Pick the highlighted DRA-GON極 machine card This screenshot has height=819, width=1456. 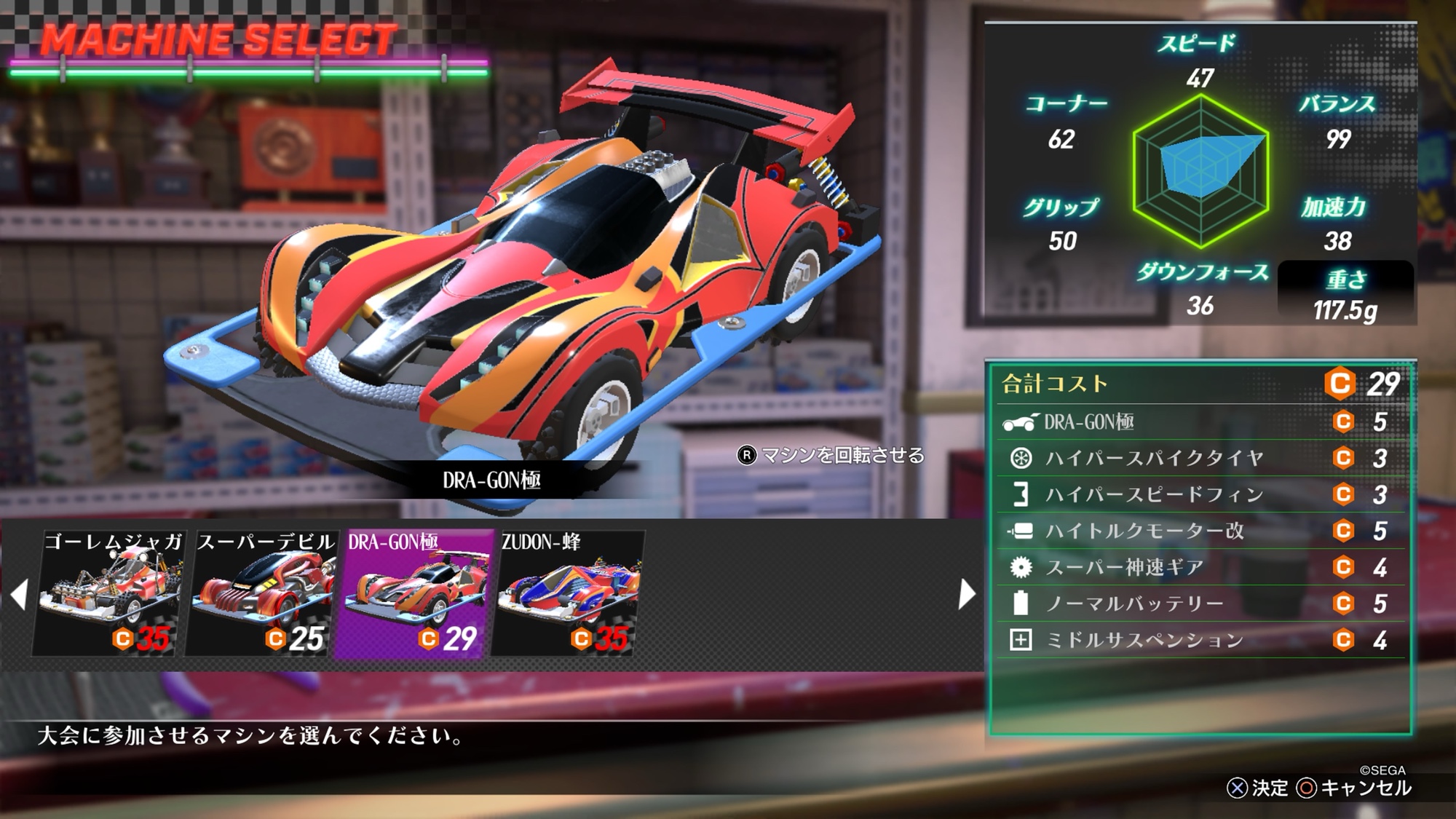pos(415,593)
